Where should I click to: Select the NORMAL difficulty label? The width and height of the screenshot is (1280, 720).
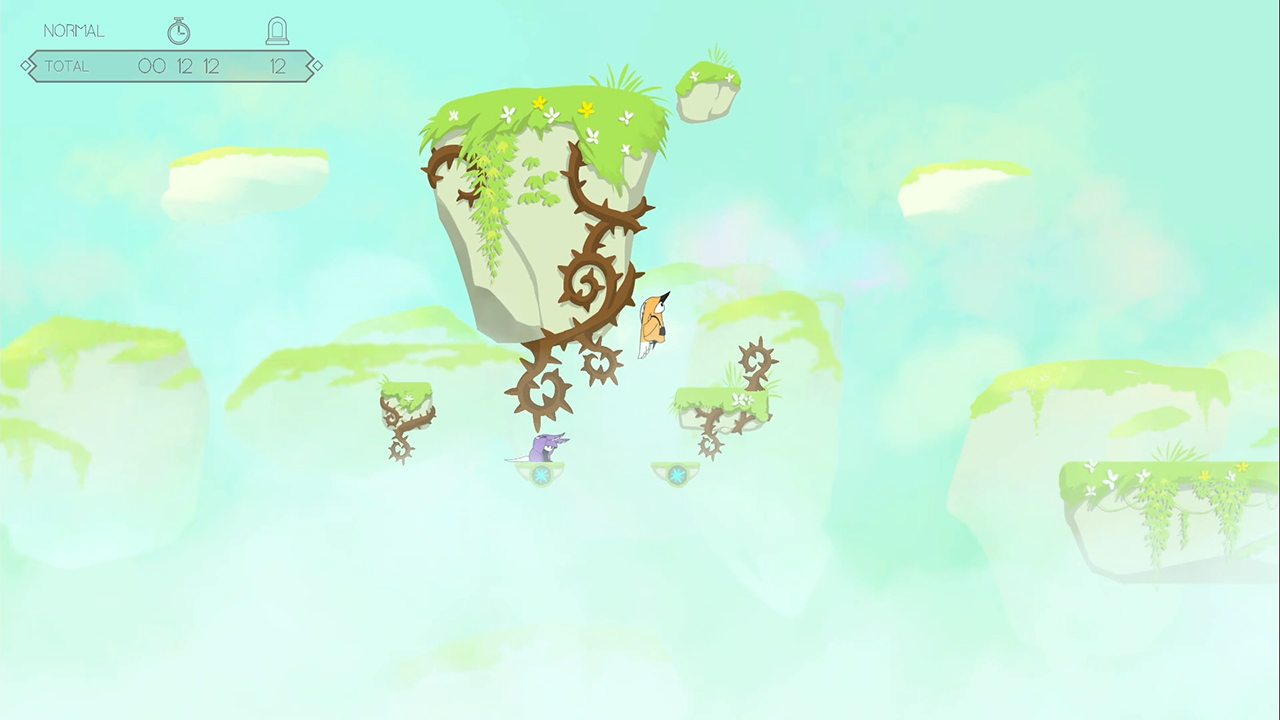coord(73,31)
